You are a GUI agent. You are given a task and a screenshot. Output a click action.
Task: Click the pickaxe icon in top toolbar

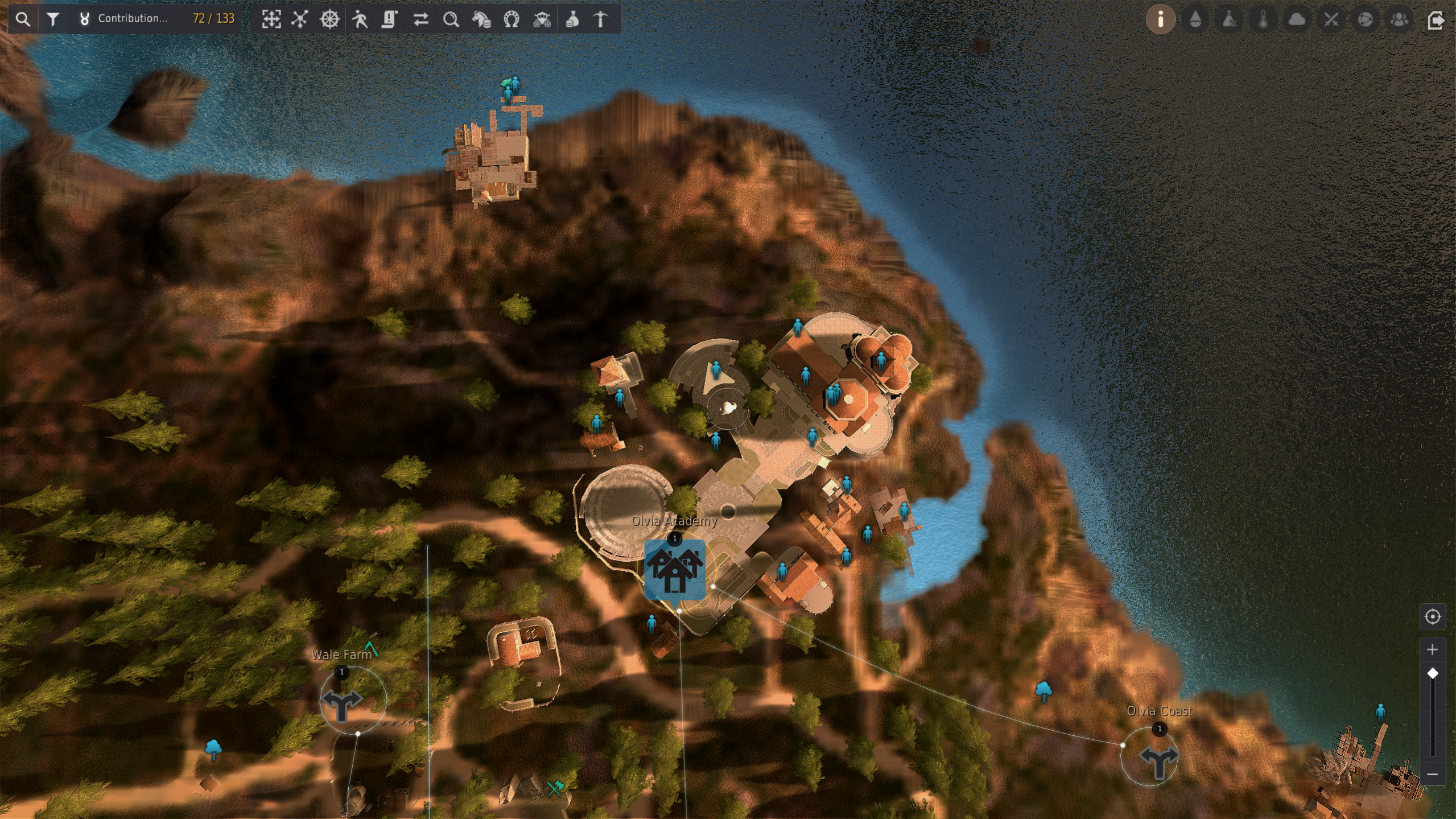(601, 19)
